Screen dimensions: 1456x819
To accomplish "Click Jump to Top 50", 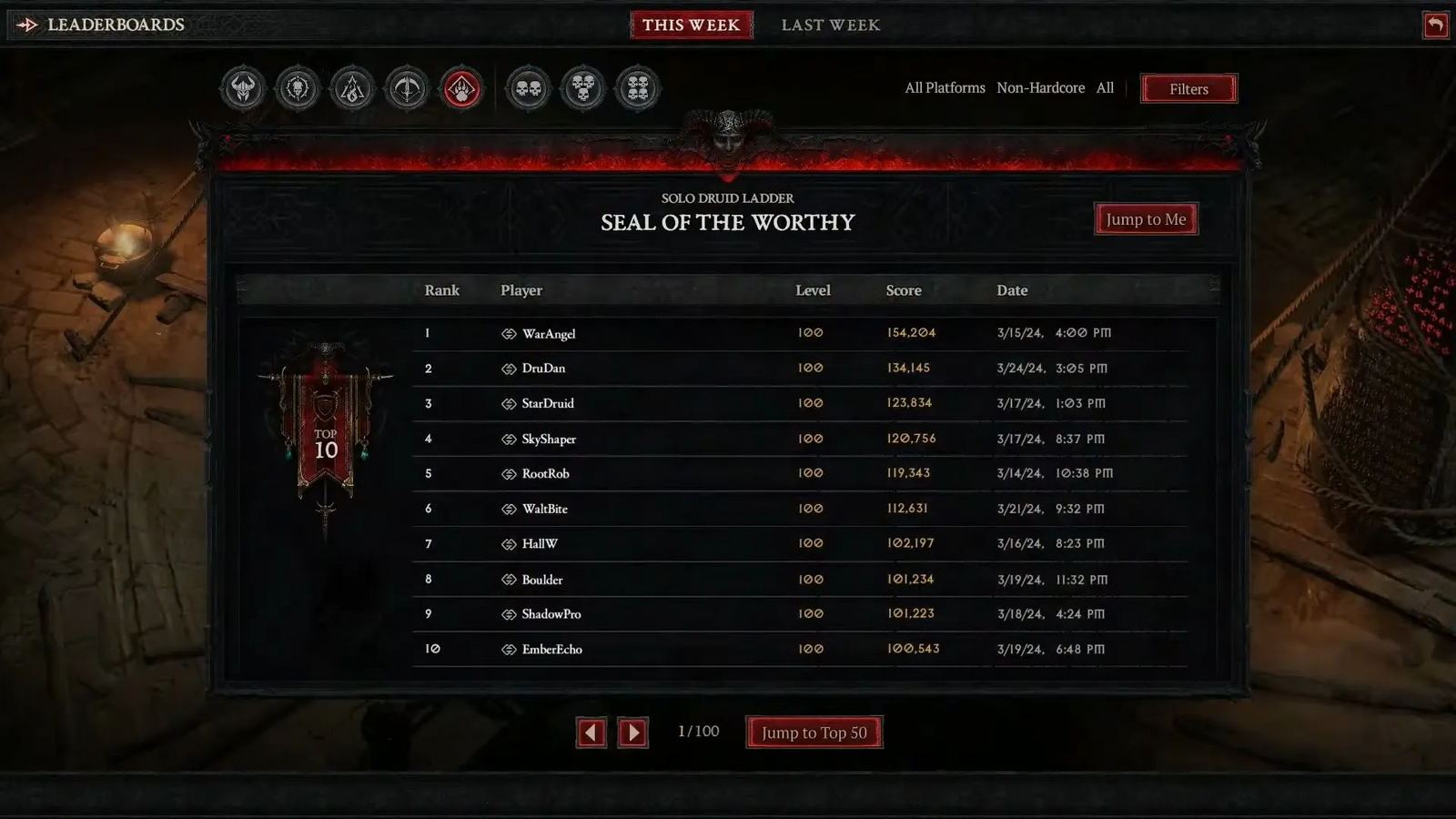I will [x=814, y=731].
